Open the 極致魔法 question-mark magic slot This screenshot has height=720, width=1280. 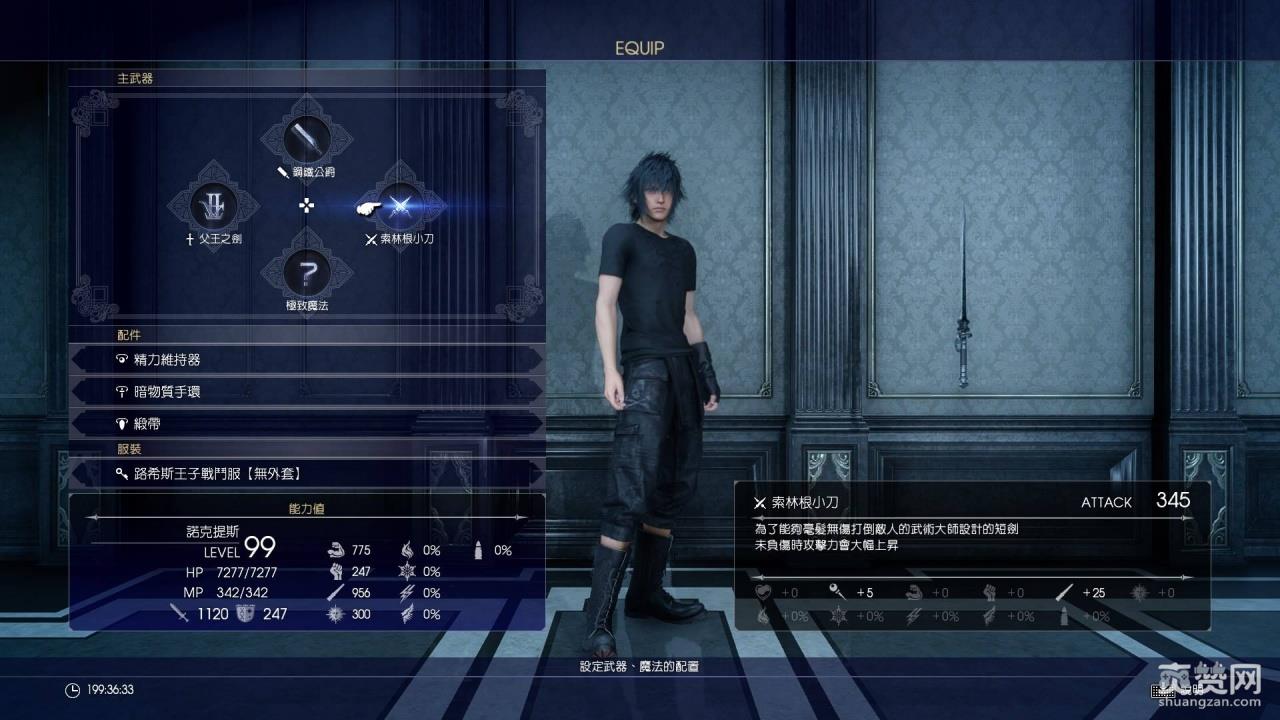click(307, 270)
